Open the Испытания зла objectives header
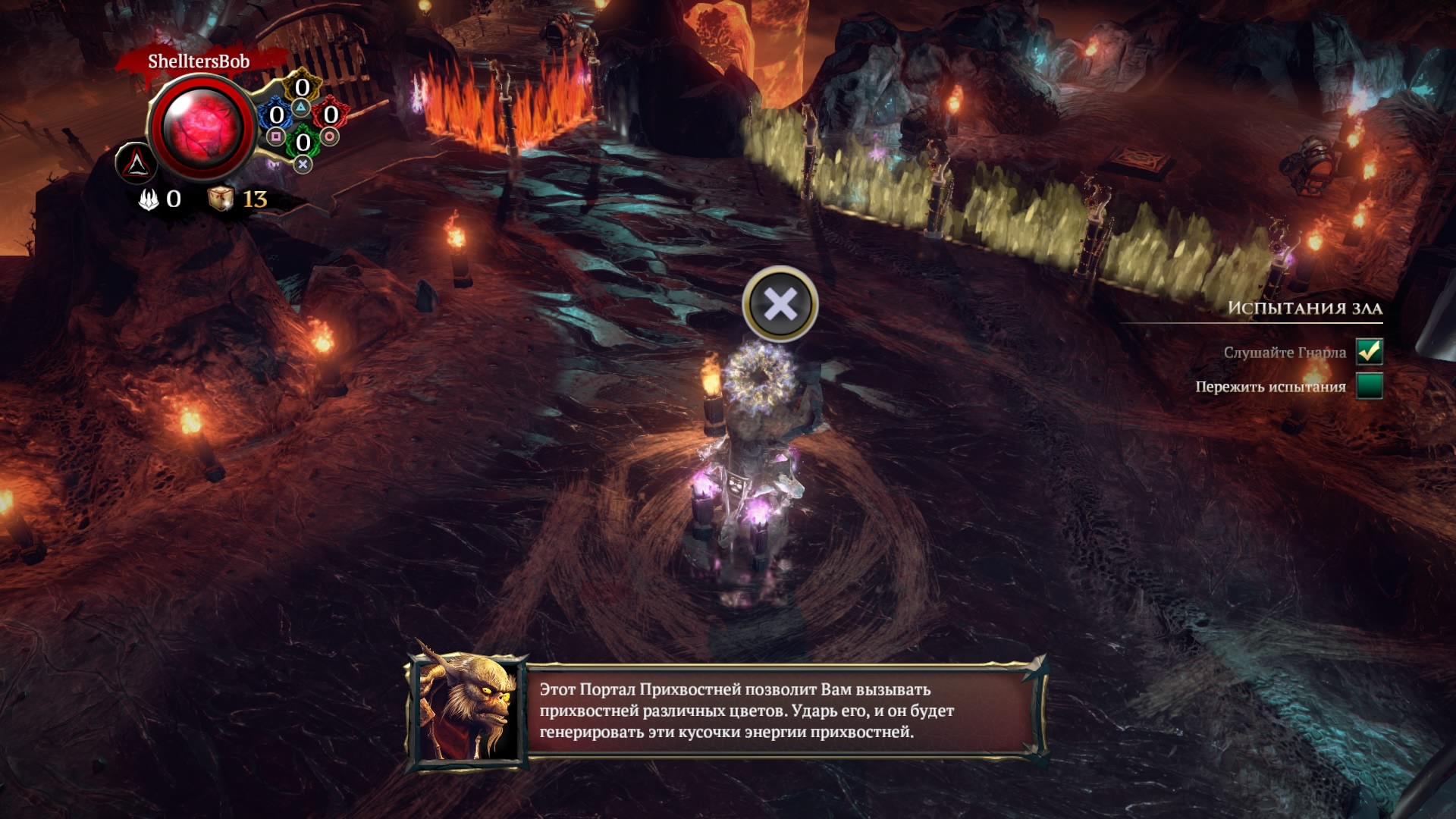 tap(1304, 308)
